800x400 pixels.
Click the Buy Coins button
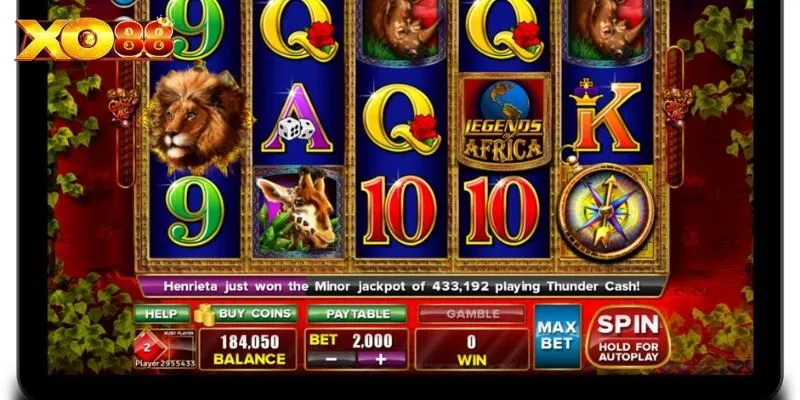(247, 314)
